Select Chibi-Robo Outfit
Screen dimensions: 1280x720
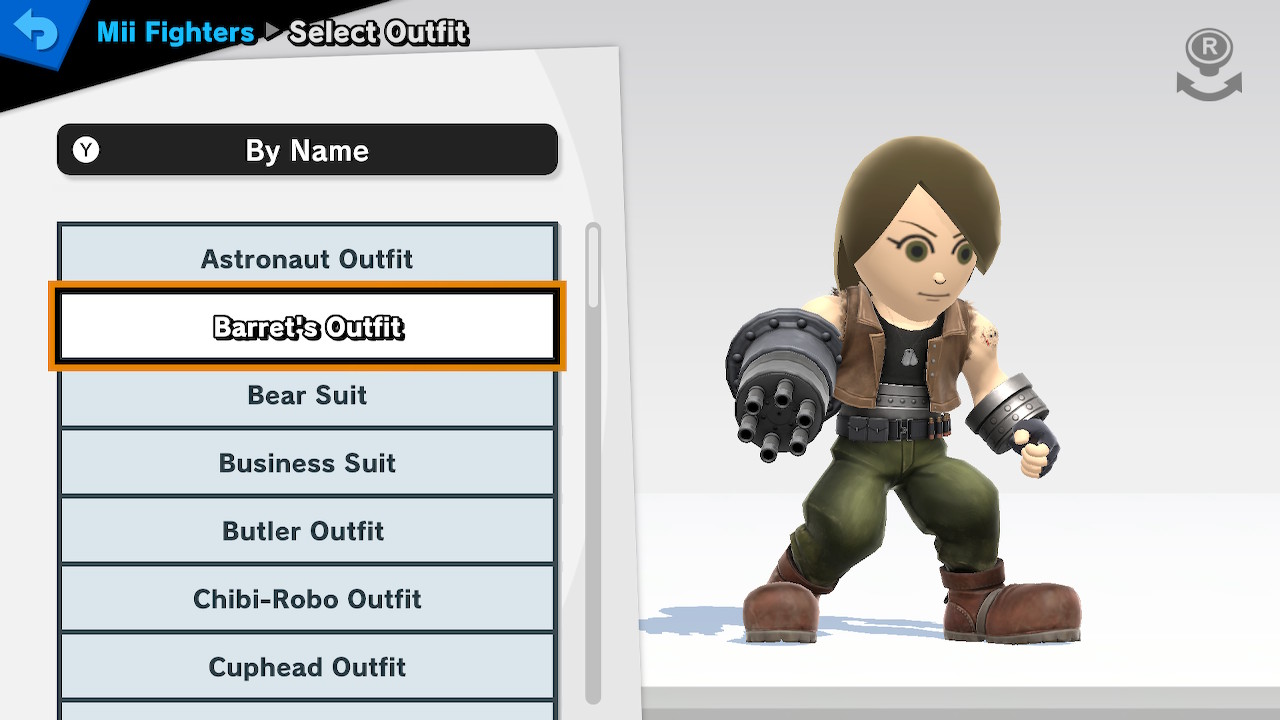[307, 599]
